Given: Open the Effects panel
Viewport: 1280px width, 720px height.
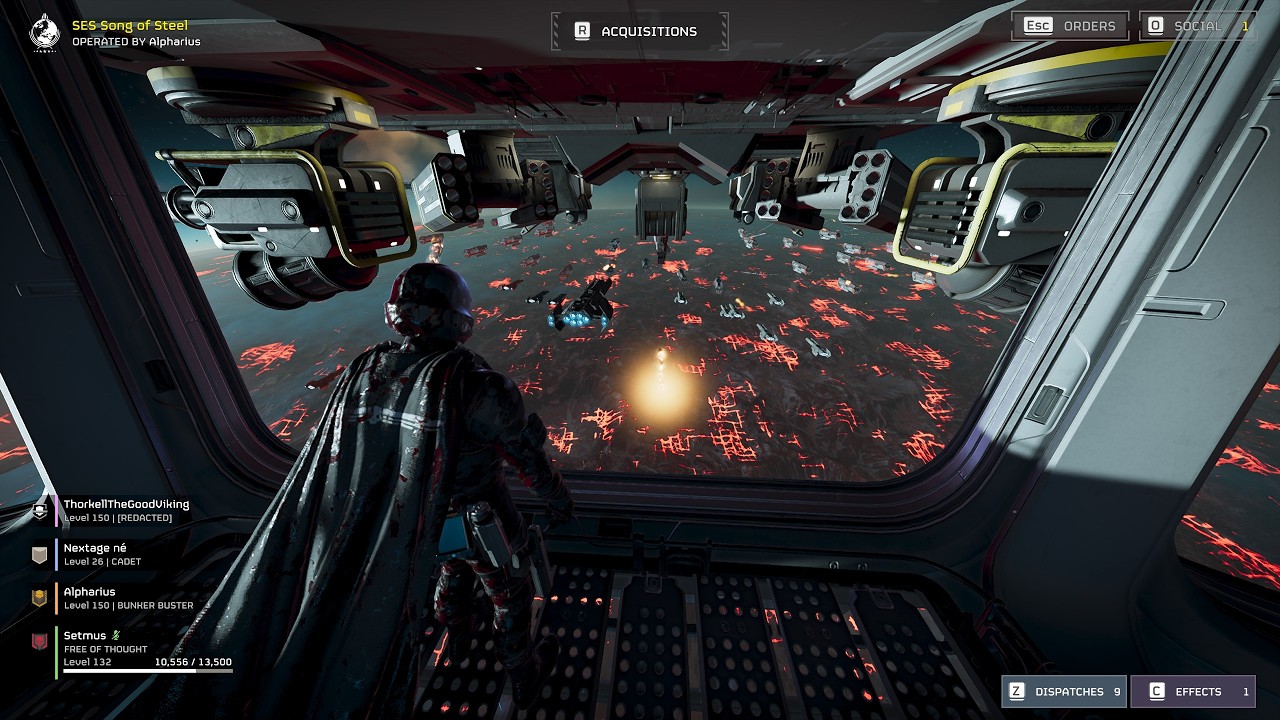Looking at the screenshot, I should tap(1193, 691).
